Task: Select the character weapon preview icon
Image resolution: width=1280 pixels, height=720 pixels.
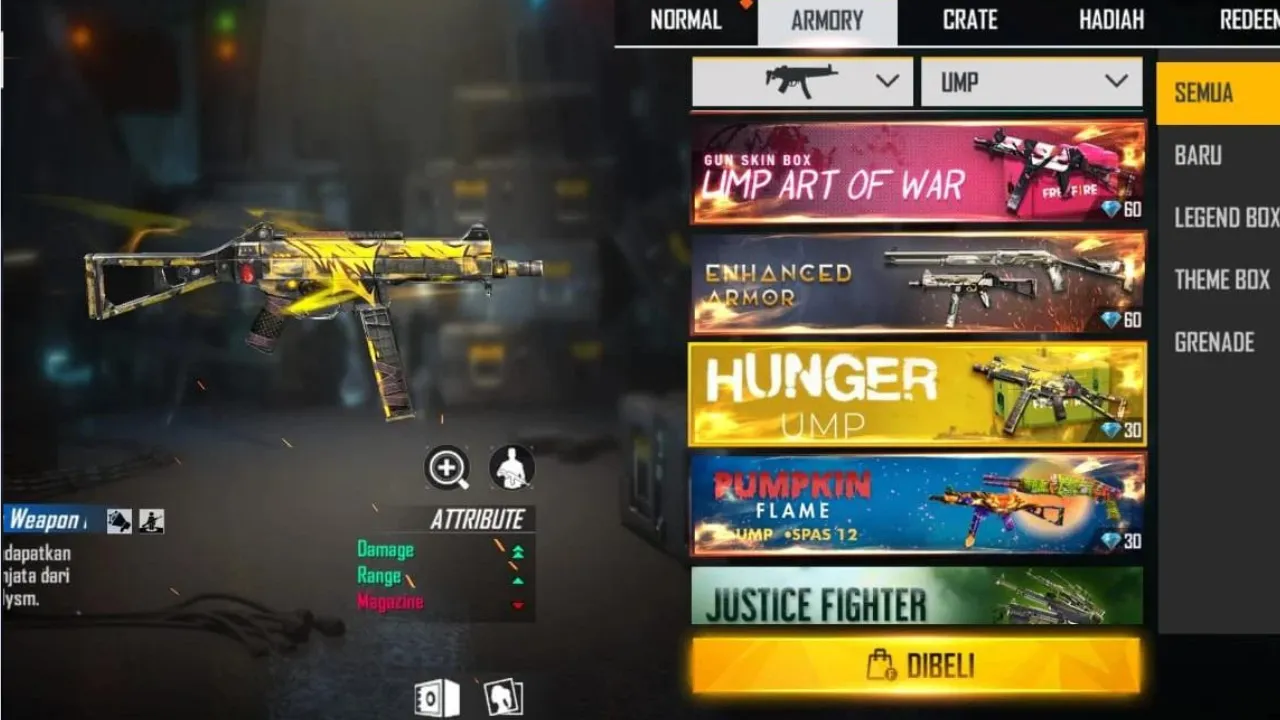Action: pyautogui.click(x=510, y=466)
